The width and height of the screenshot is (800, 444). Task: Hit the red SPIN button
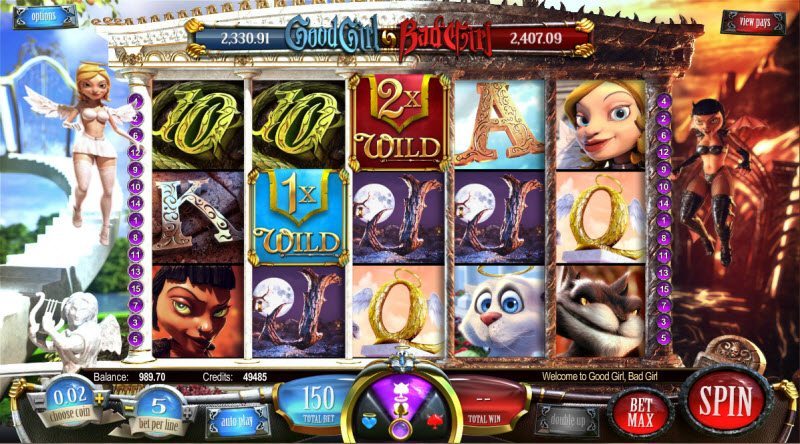coord(725,399)
